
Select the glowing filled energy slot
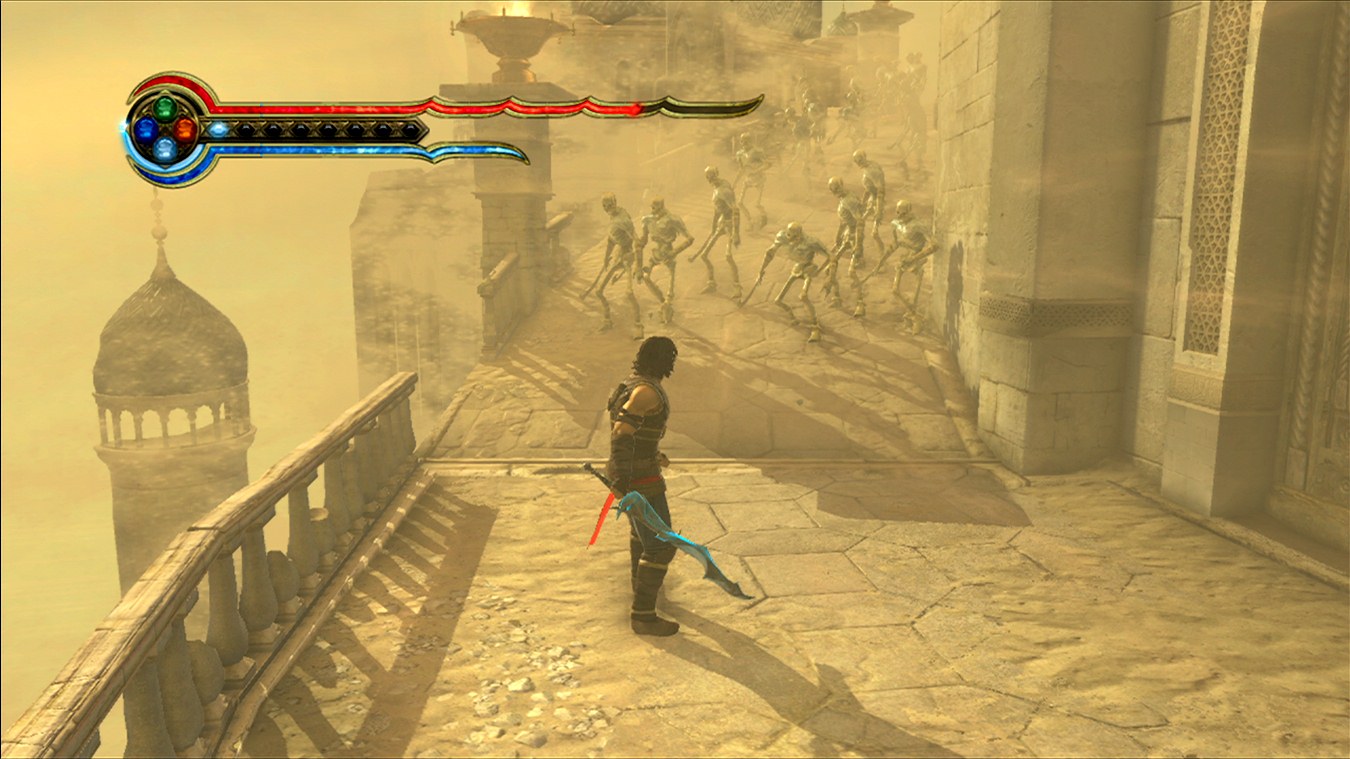(x=218, y=129)
